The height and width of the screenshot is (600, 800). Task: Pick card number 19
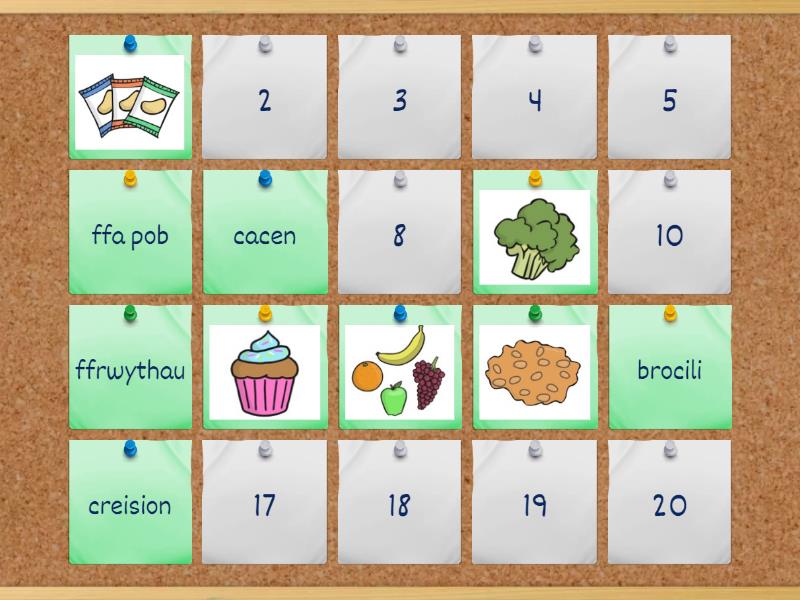click(x=534, y=503)
